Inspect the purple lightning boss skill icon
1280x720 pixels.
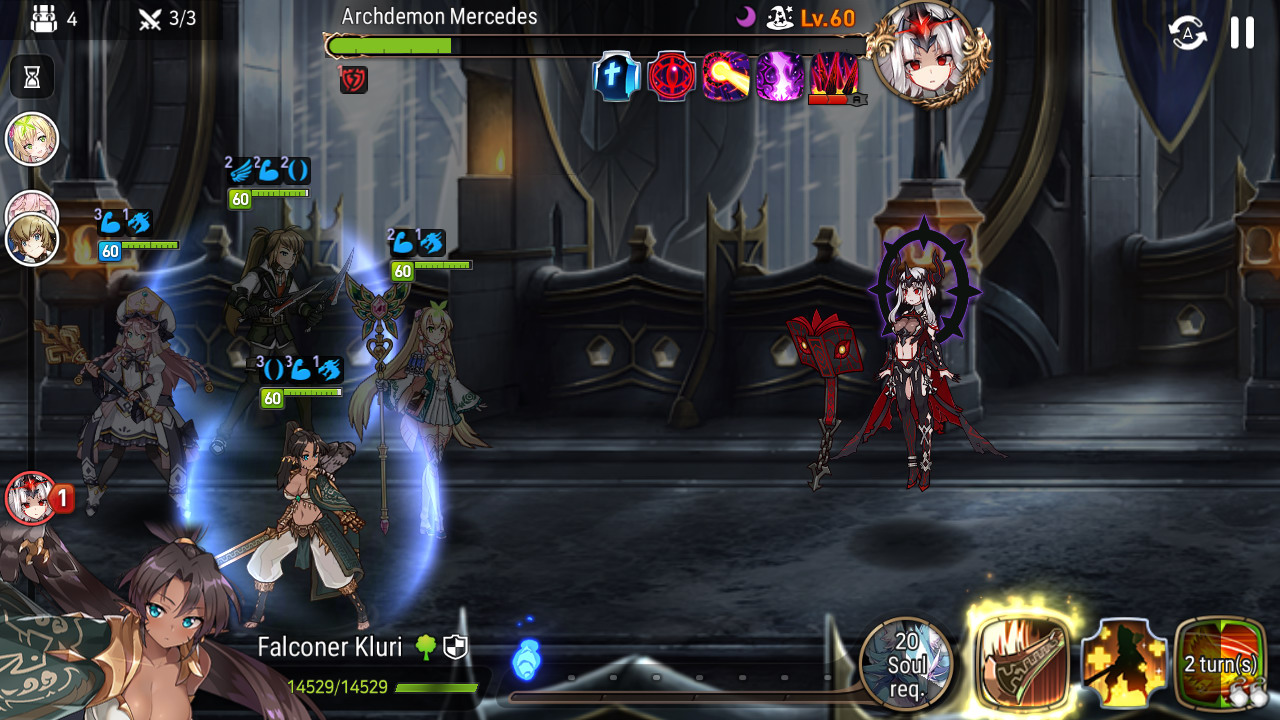(780, 77)
